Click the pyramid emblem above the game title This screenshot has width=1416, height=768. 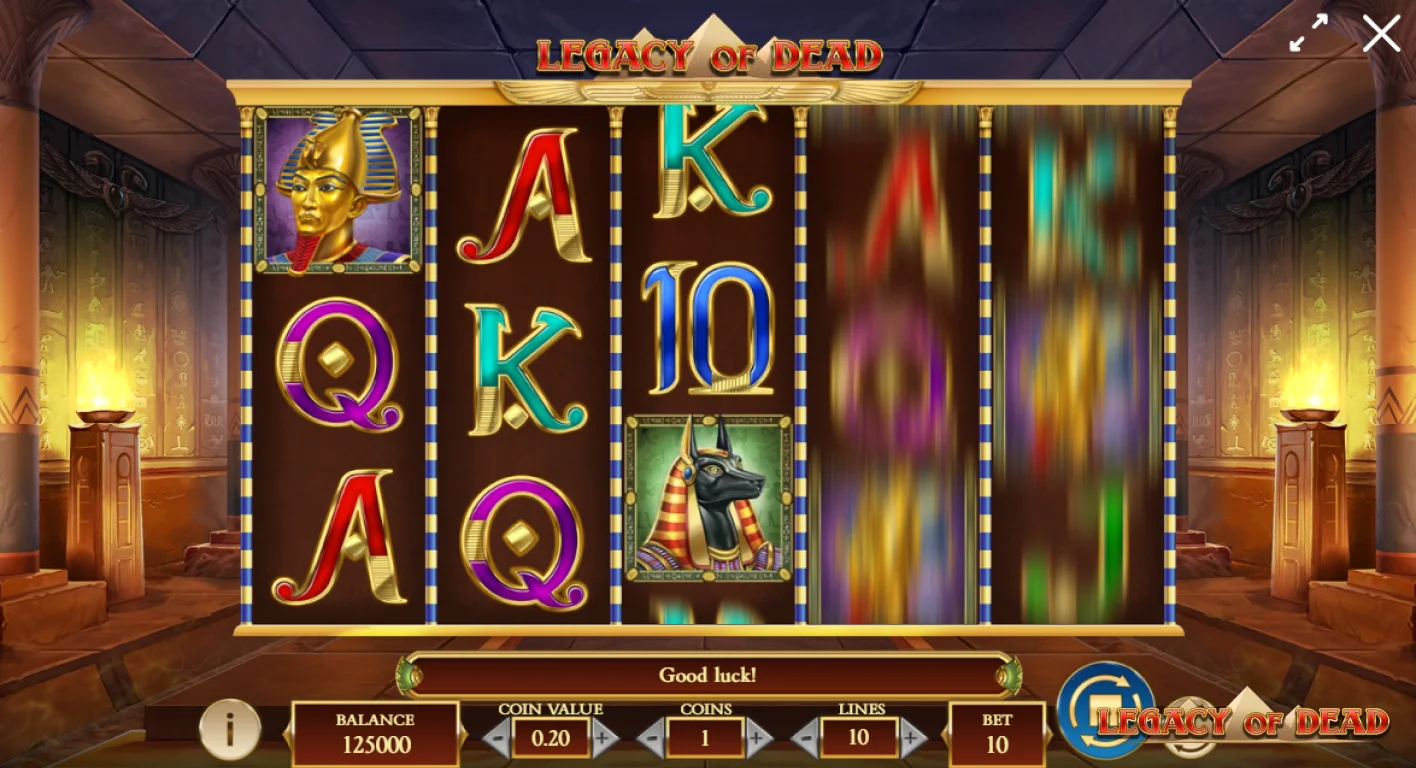(711, 25)
